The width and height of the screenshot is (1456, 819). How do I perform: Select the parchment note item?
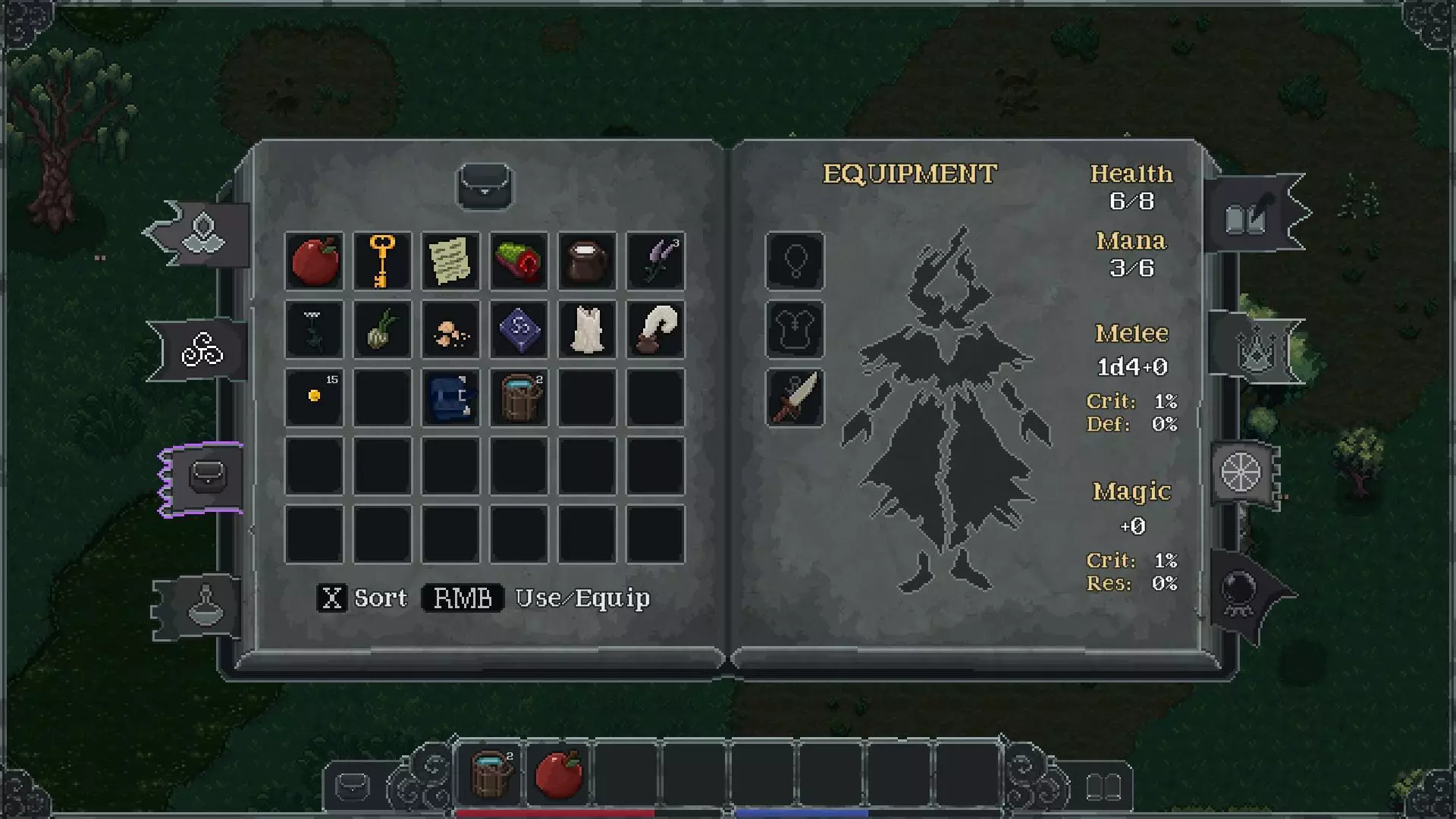(x=450, y=261)
